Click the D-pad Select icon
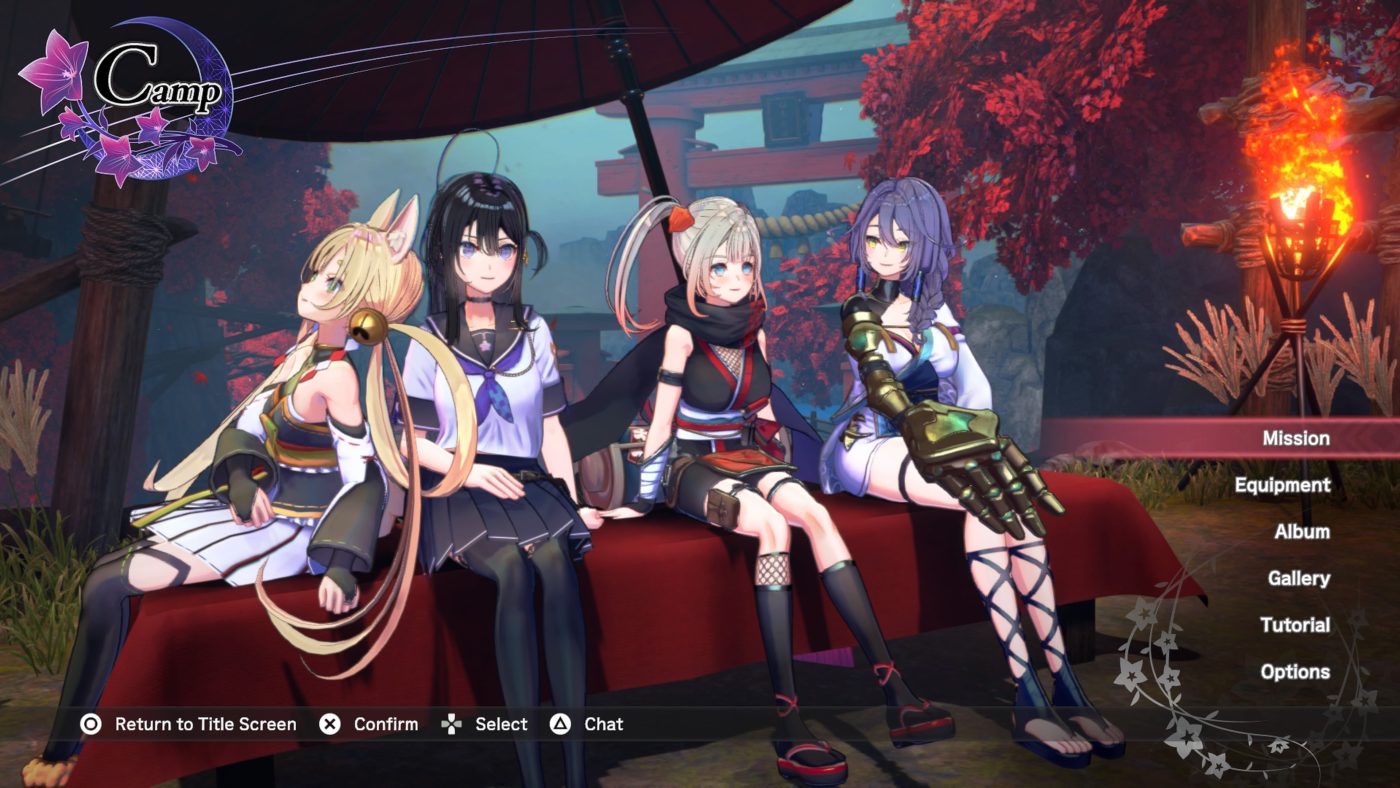This screenshot has height=788, width=1400. tap(453, 723)
